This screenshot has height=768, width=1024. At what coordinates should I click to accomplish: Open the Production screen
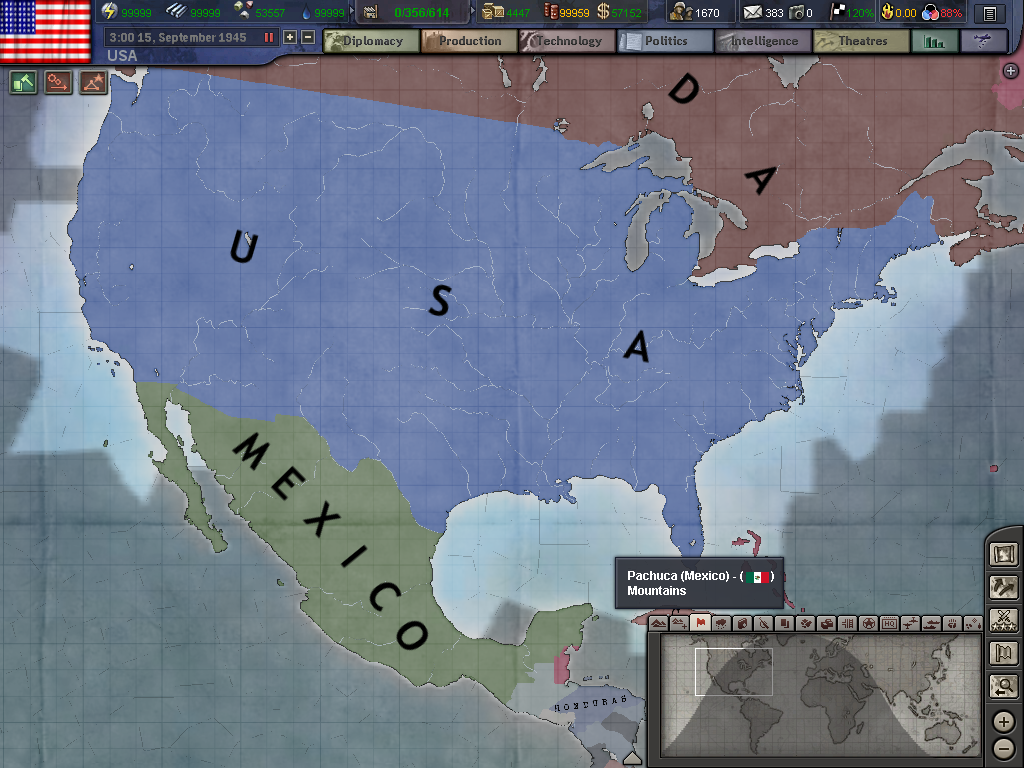(x=469, y=41)
